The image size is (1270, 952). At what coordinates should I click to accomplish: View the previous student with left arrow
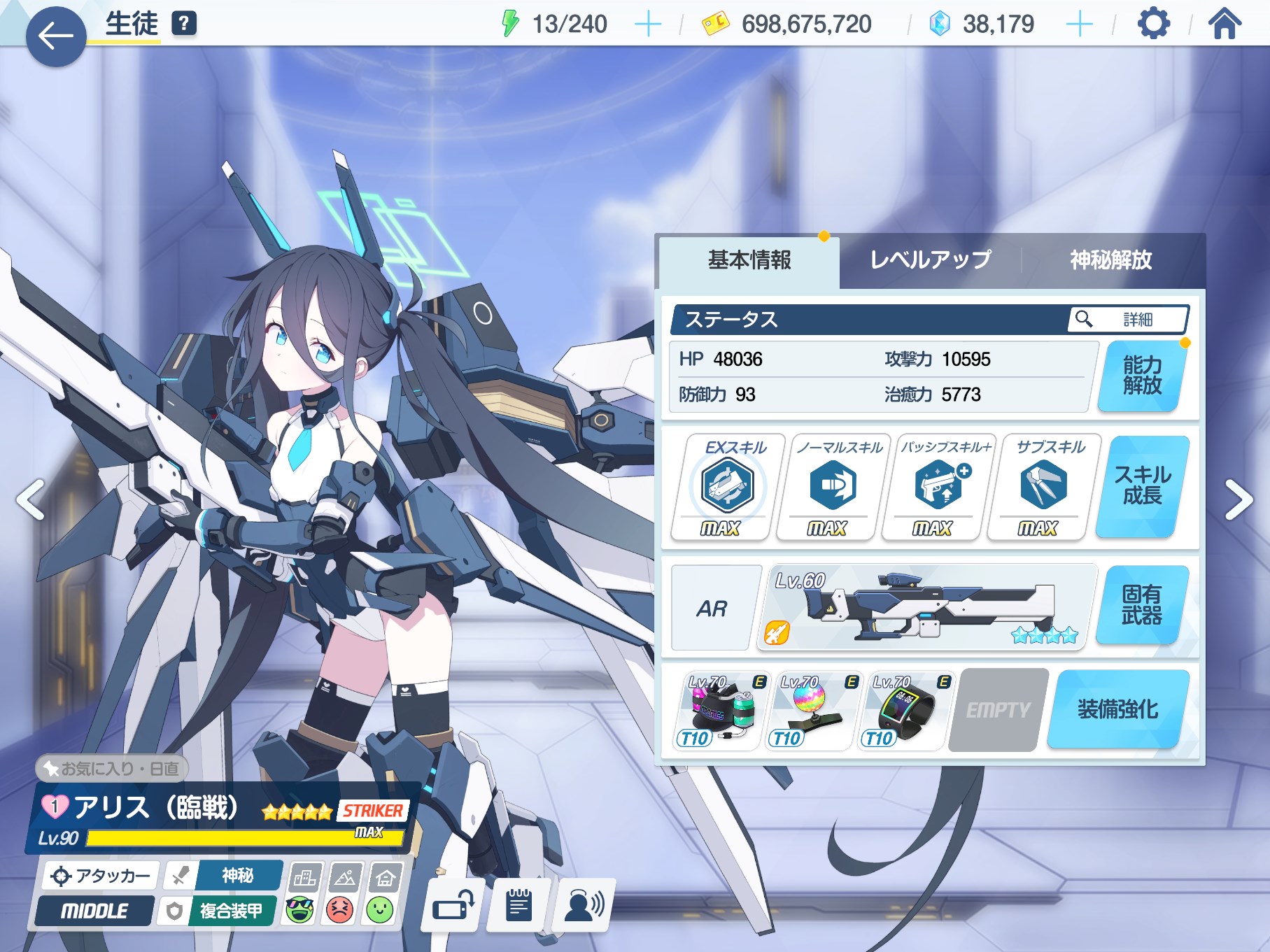tap(31, 499)
